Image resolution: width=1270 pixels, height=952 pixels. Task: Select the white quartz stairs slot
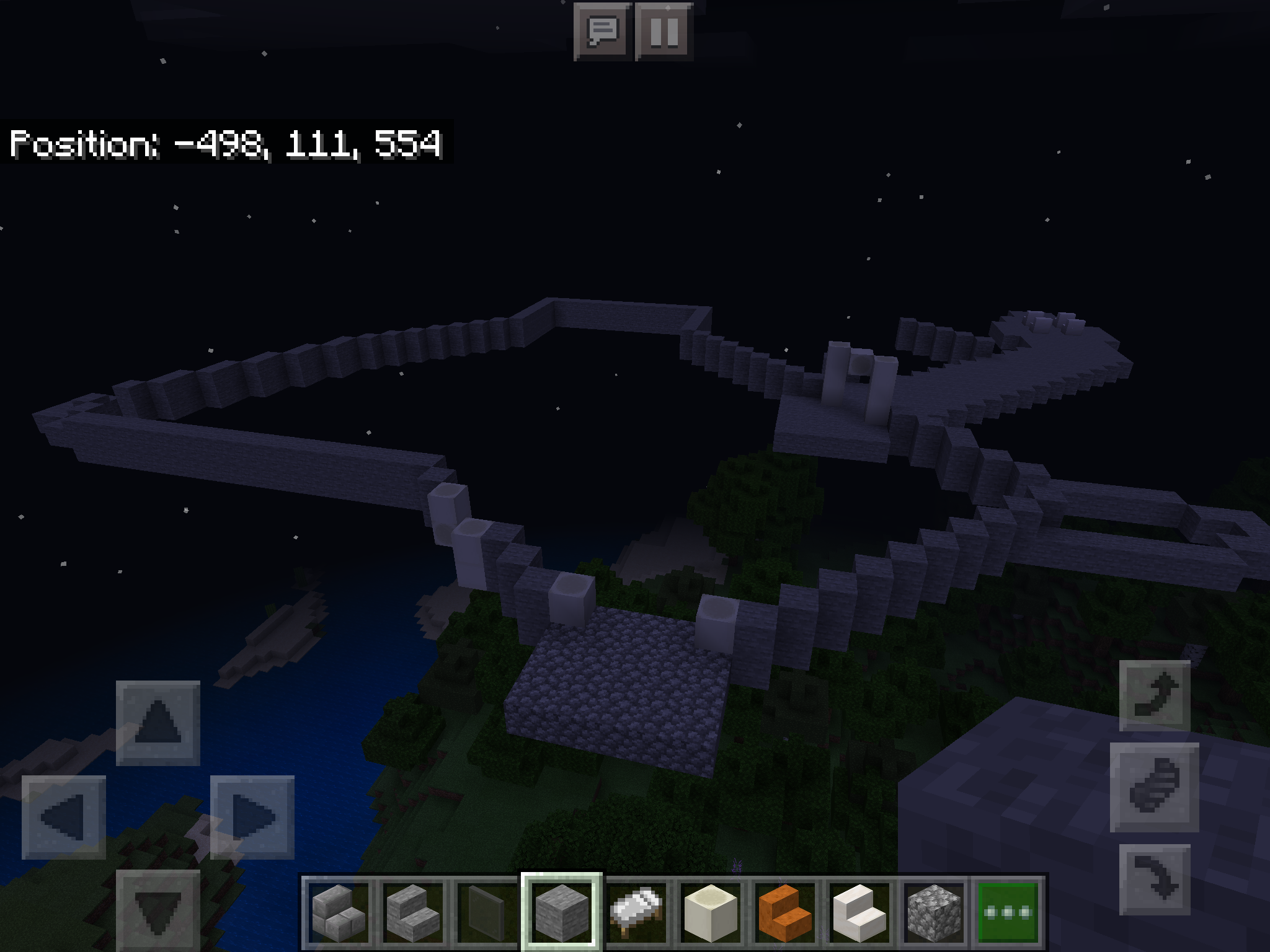click(859, 912)
